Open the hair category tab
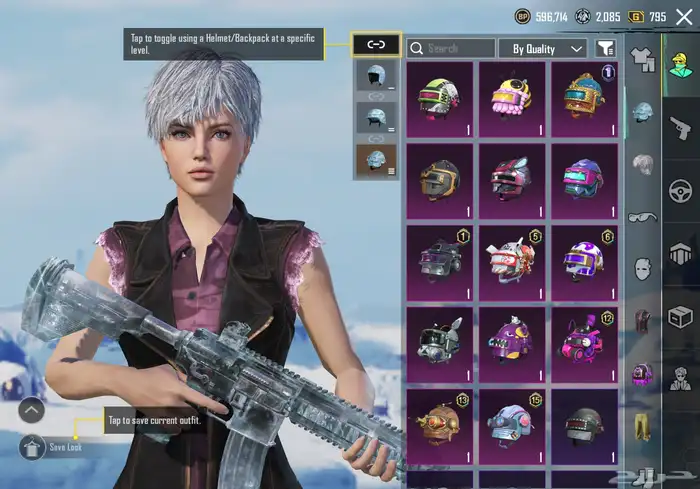 (641, 164)
